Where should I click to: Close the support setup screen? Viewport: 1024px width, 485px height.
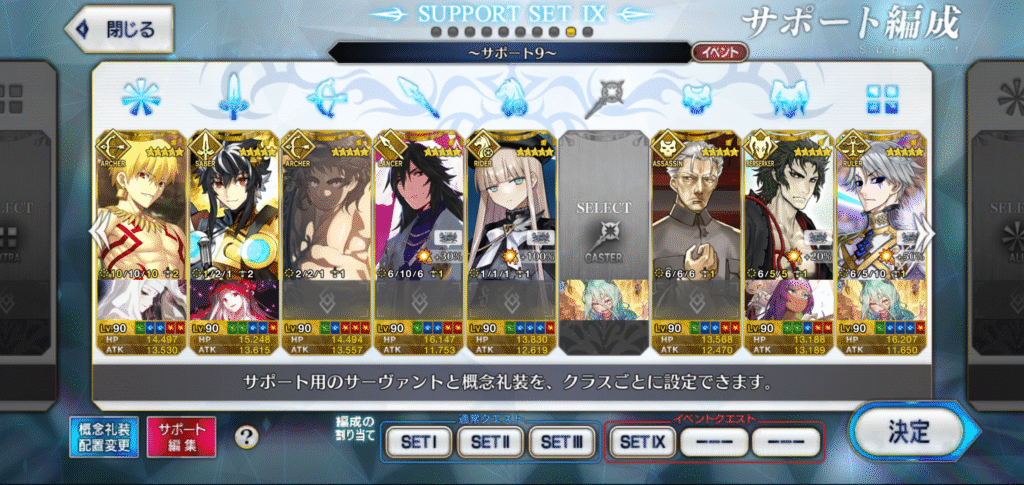point(118,29)
